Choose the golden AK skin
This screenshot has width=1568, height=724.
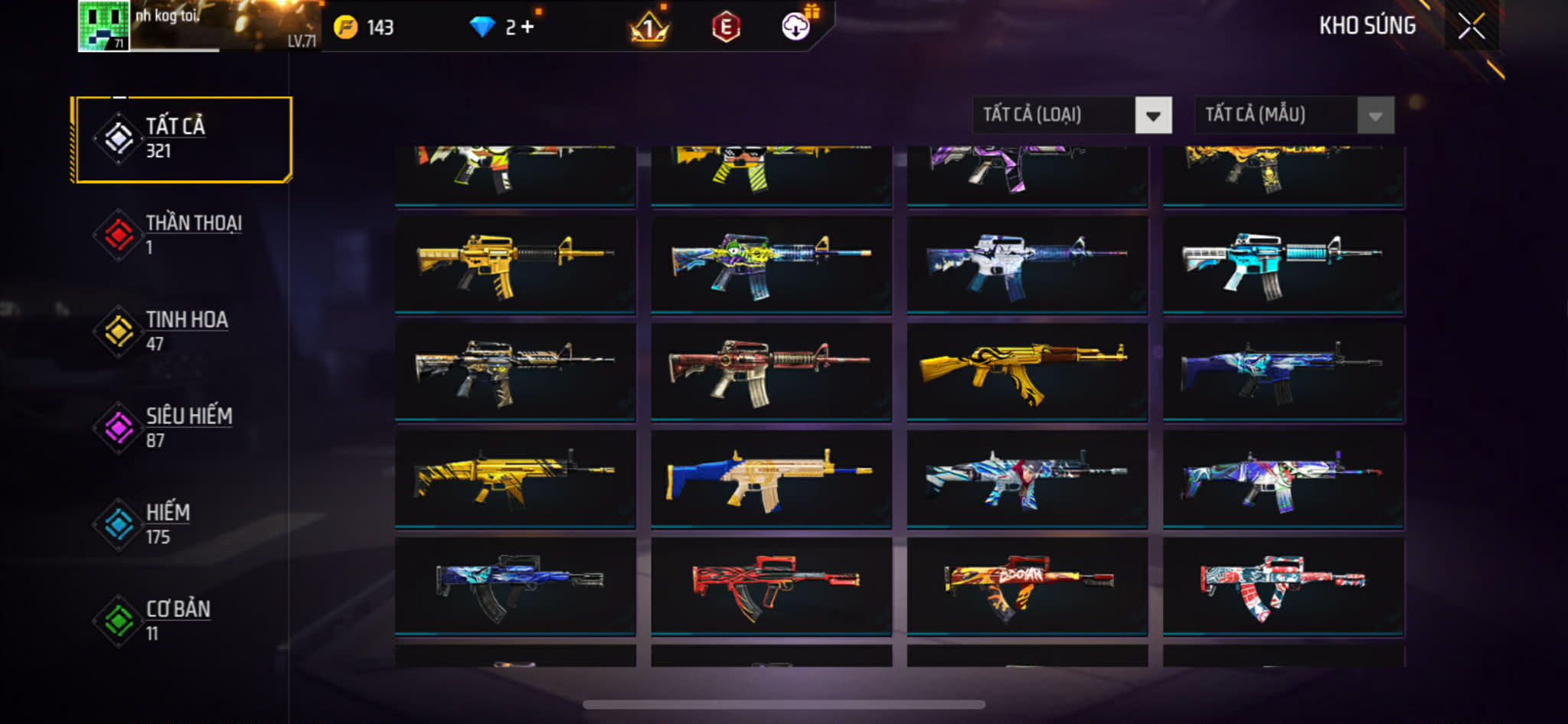pos(1027,371)
